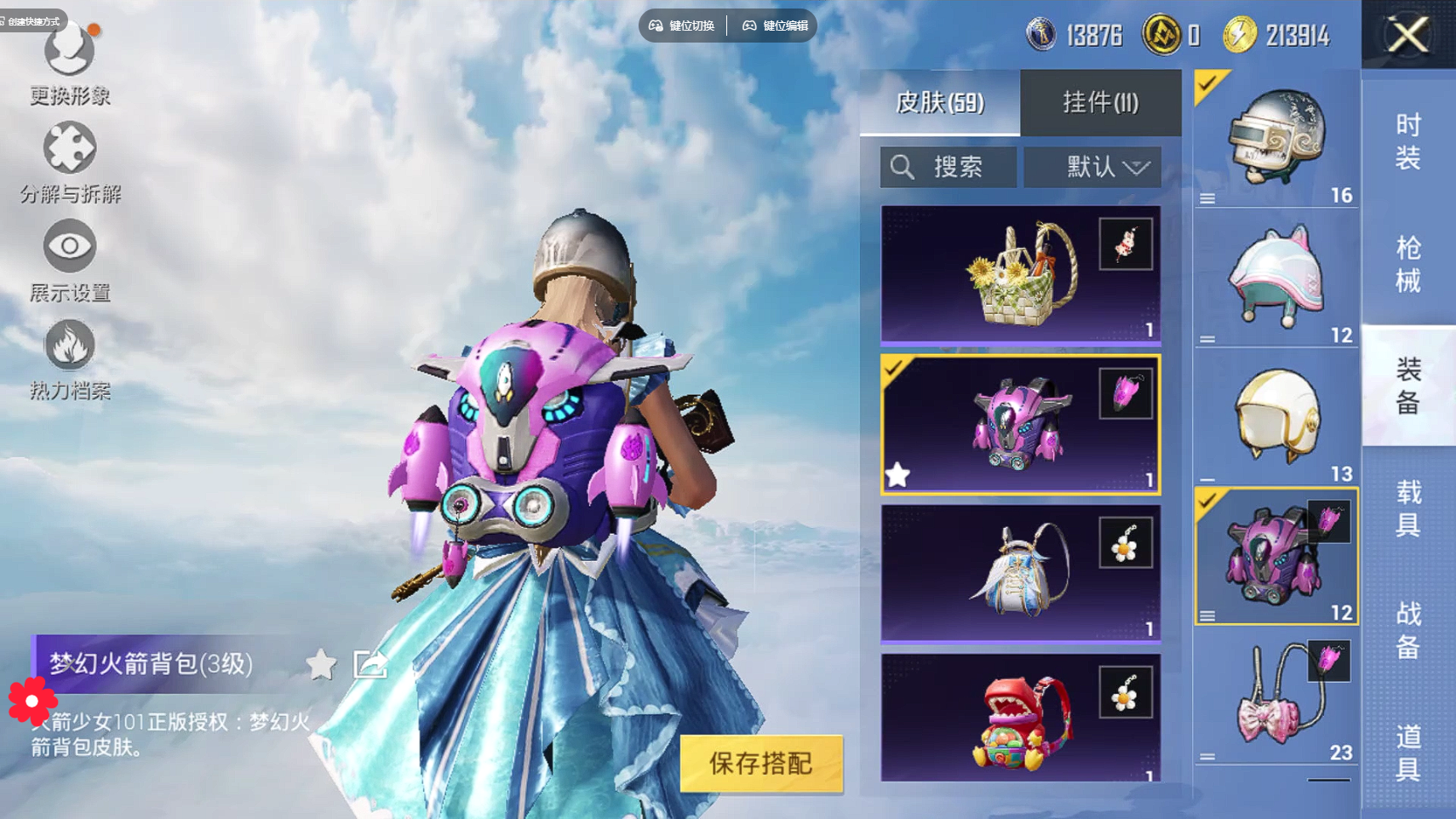The width and height of the screenshot is (1456, 819).
Task: Open the 更换形象 appearance change menu
Action: 70,61
